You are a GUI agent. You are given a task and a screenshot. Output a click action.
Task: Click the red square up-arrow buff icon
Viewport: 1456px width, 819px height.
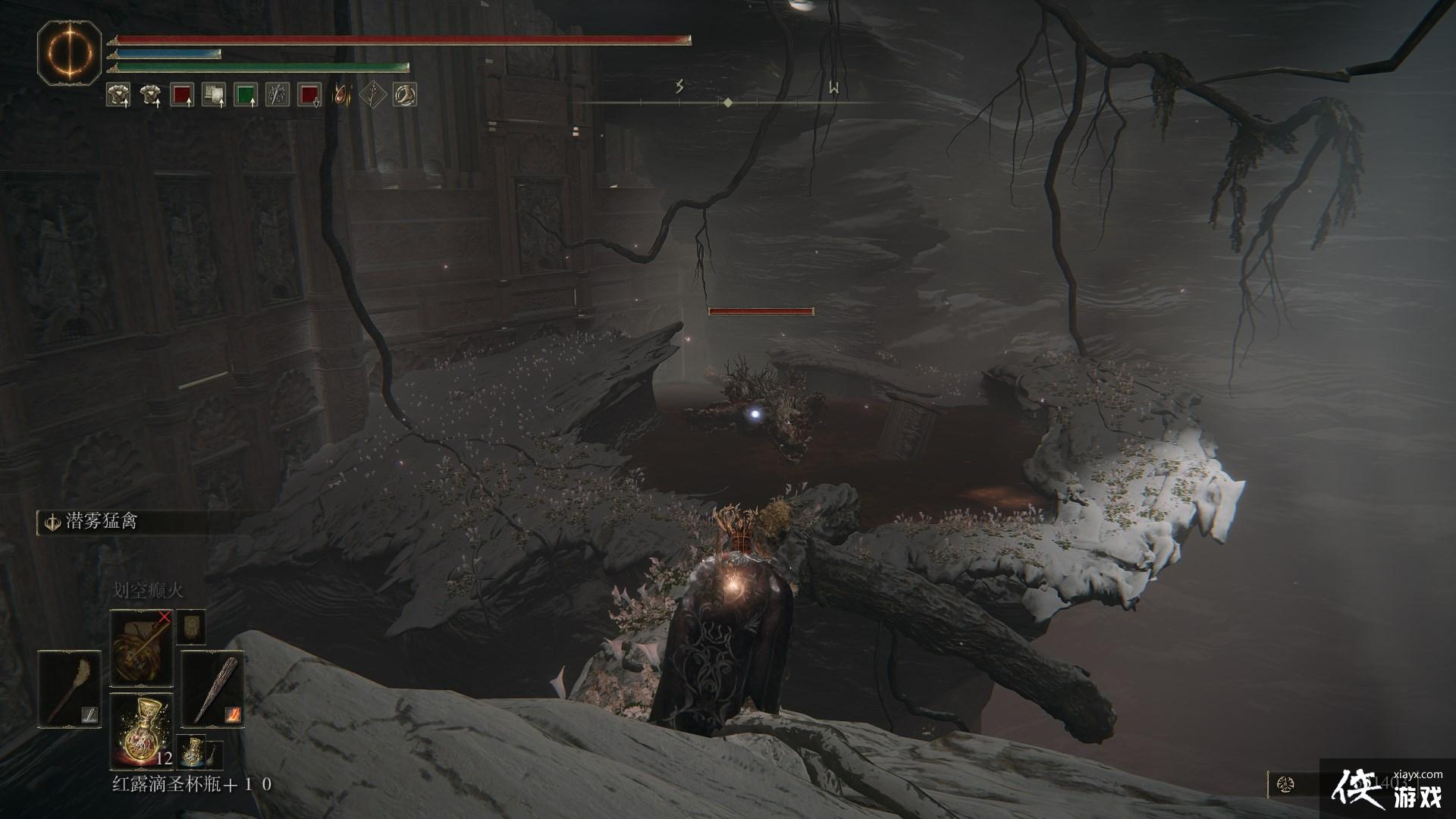181,95
